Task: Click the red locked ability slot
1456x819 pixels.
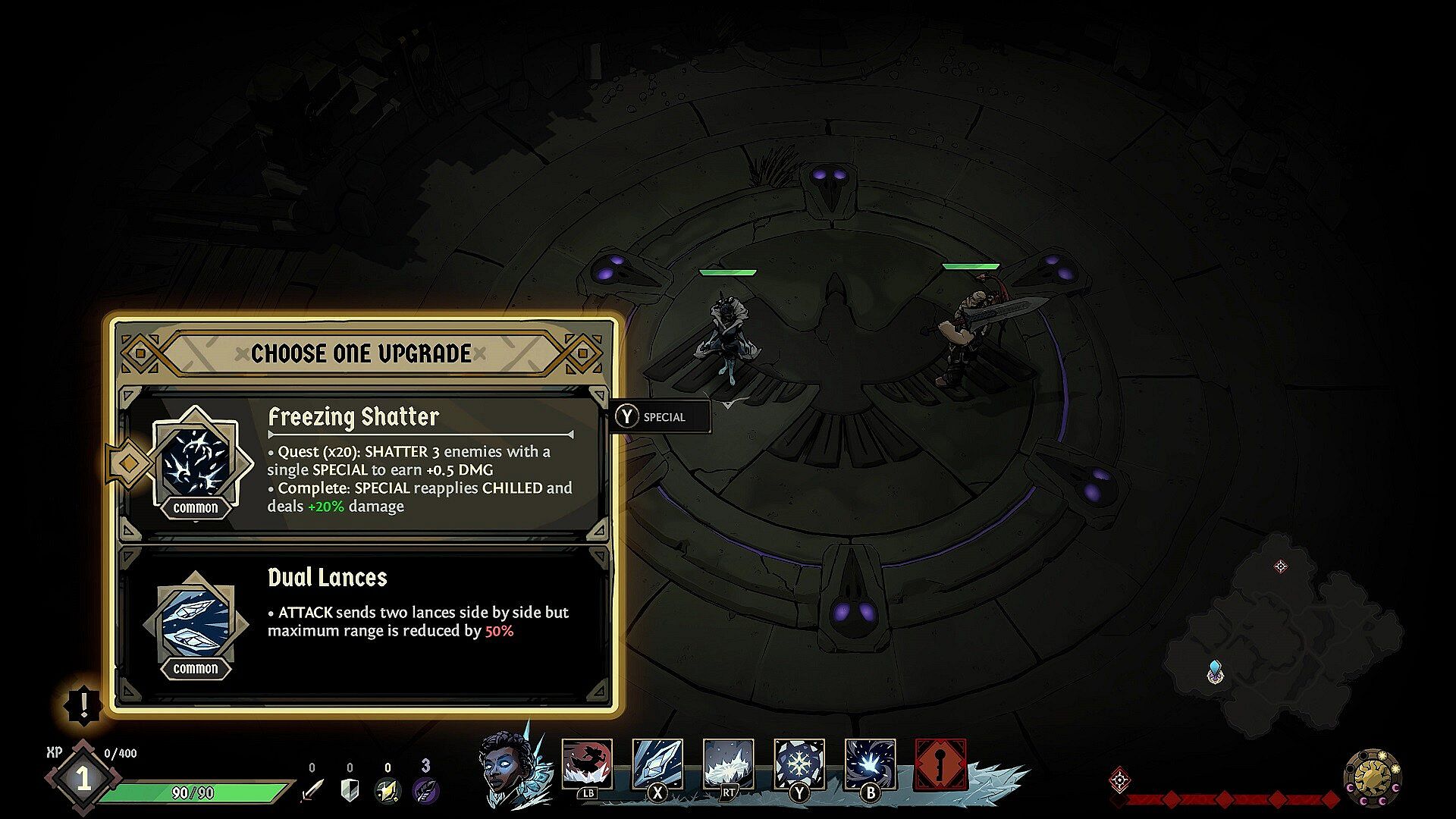Action: click(941, 764)
